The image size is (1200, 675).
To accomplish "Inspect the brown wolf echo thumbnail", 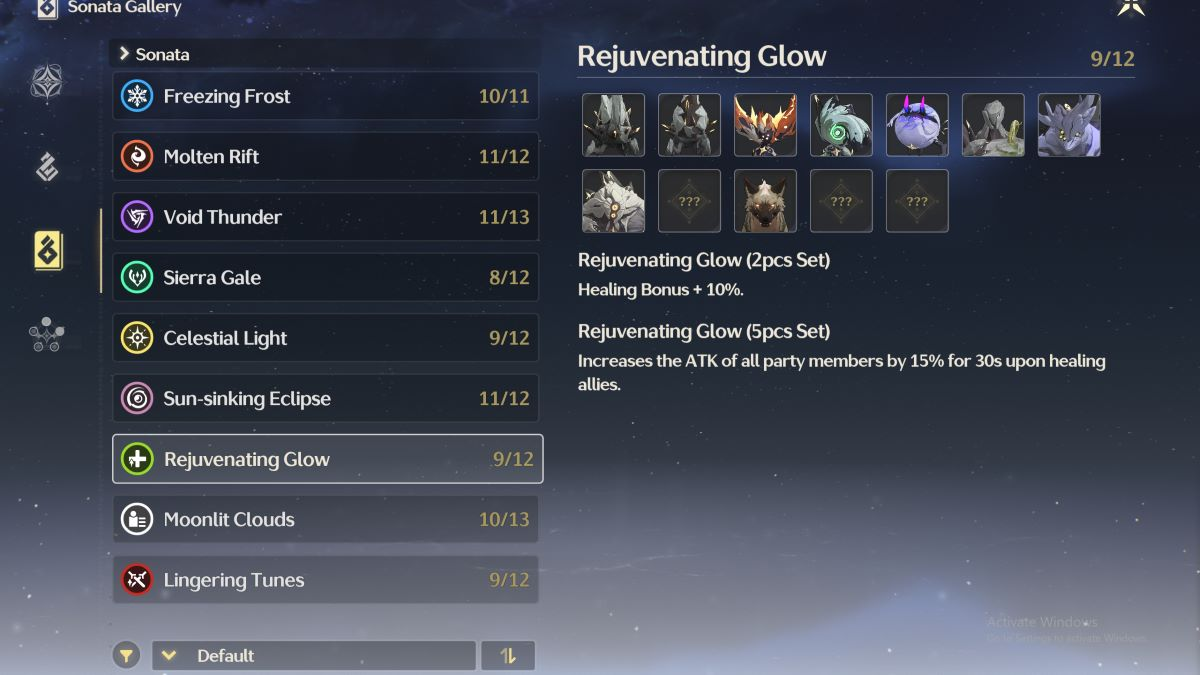I will point(765,201).
